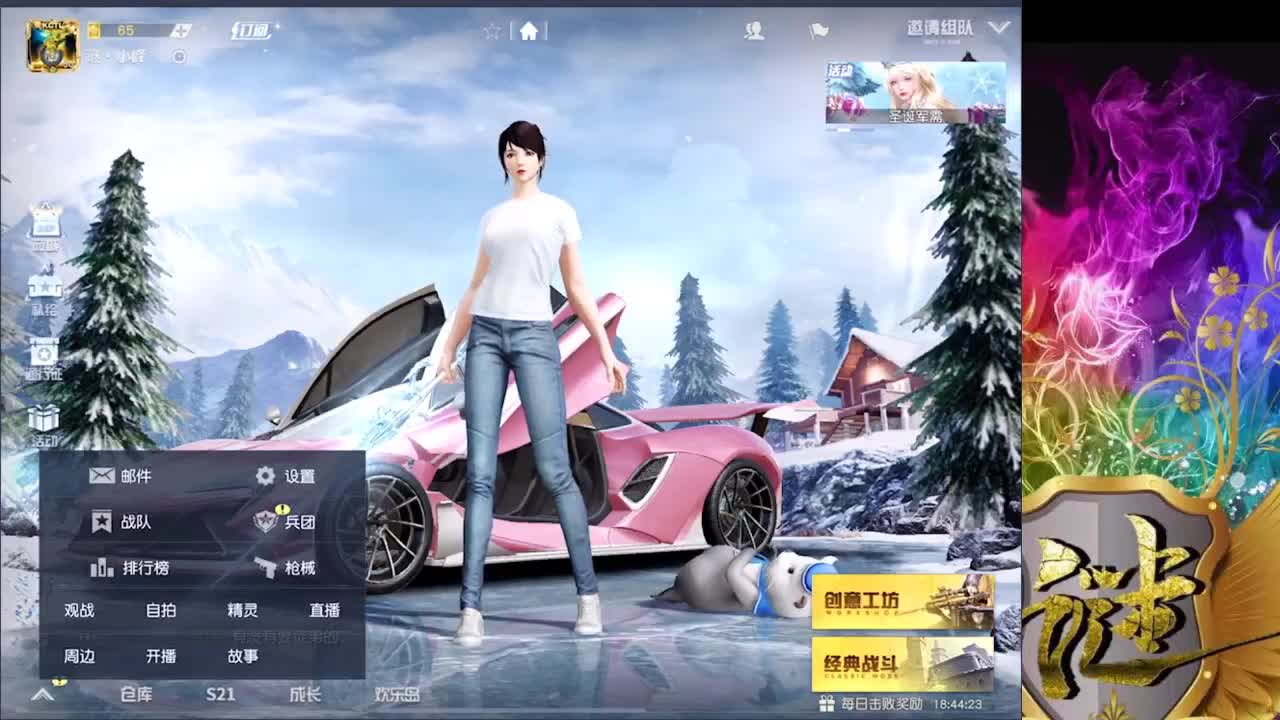Expand the 邀请组队 invite dropdown arrow
The image size is (1280, 720).
point(998,29)
